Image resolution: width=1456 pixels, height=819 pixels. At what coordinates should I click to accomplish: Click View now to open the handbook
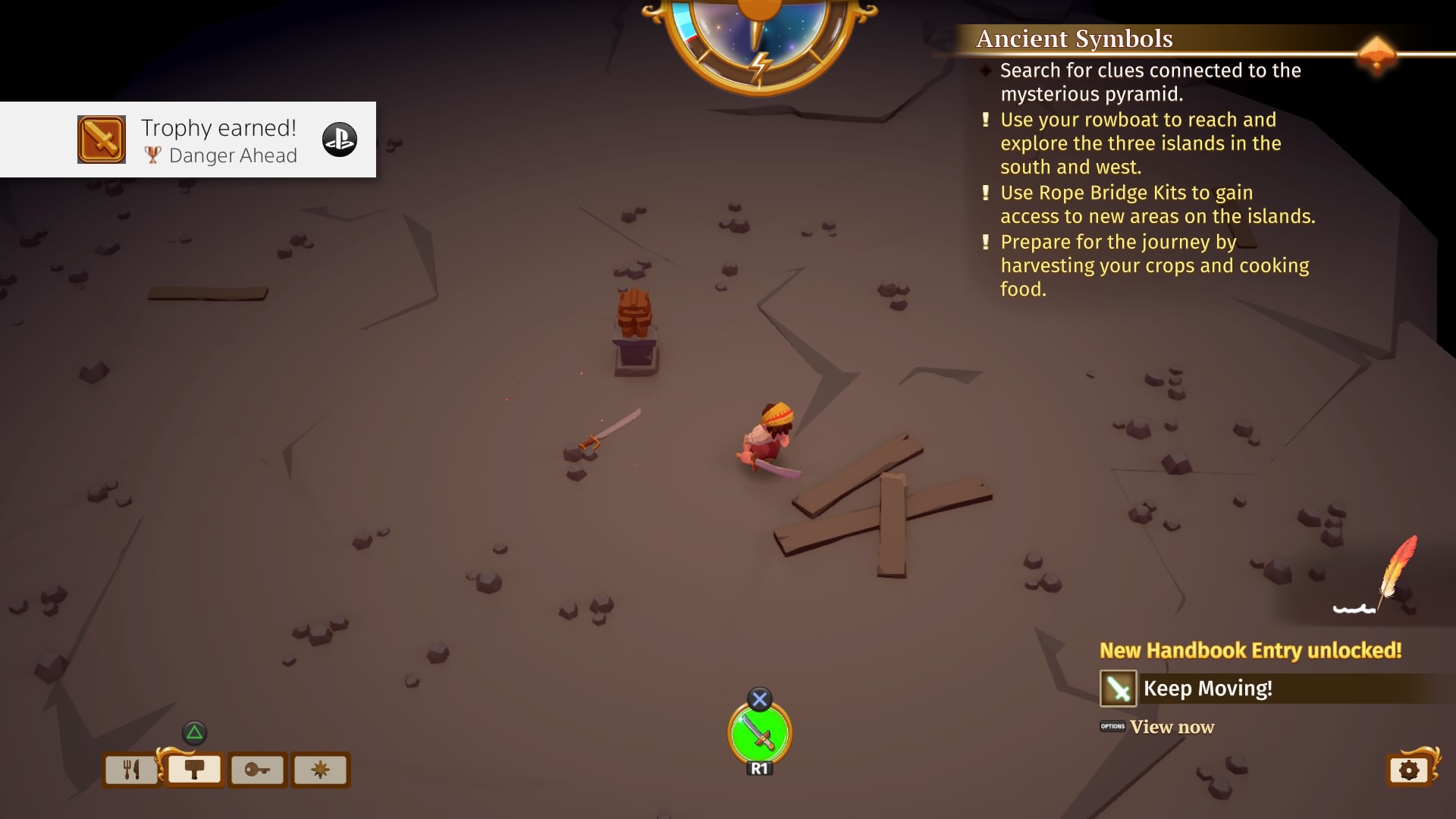click(1172, 726)
